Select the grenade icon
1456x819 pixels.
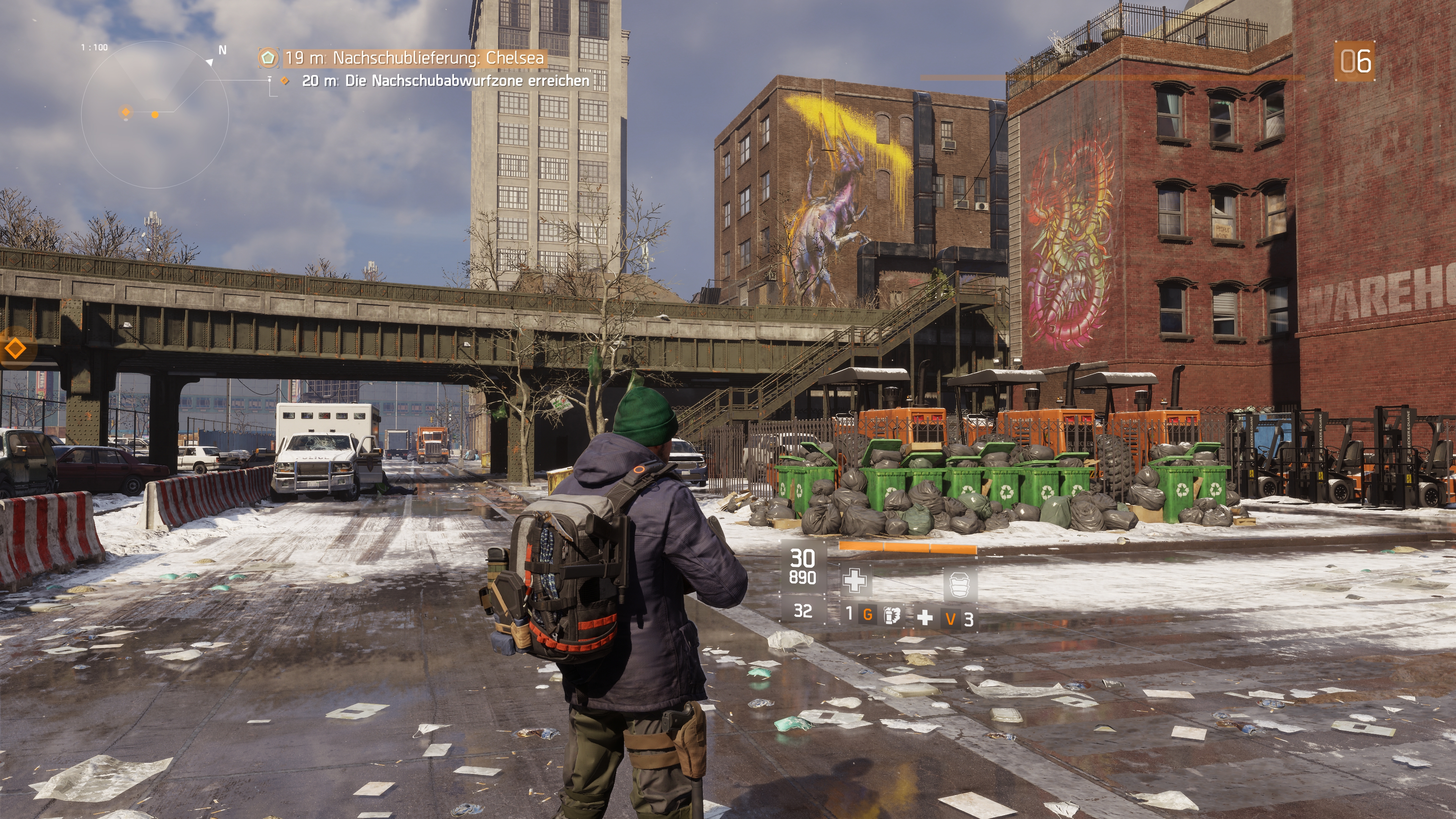click(891, 615)
